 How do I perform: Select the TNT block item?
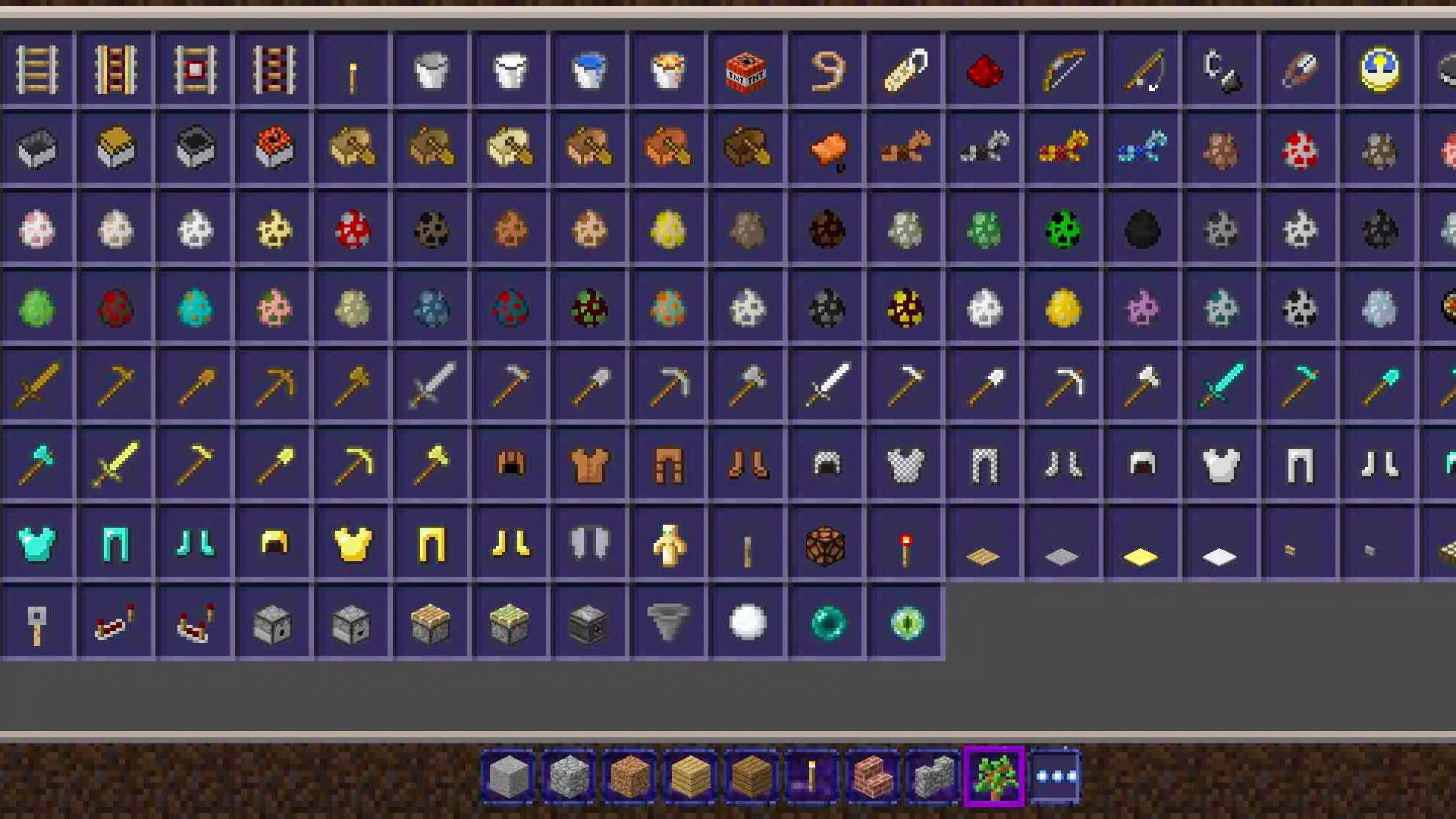pos(746,70)
